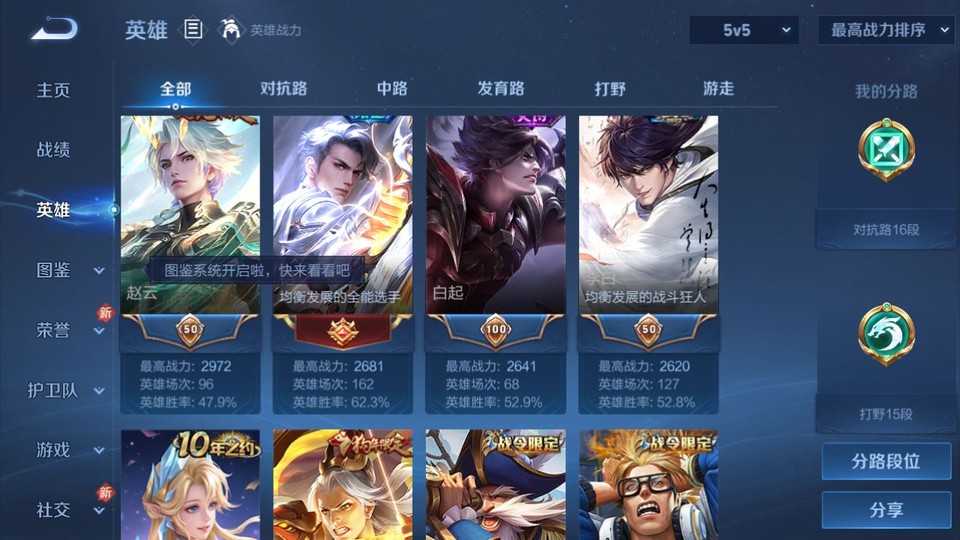
Task: Show heroes in the 发育路 tab
Action: click(x=500, y=88)
